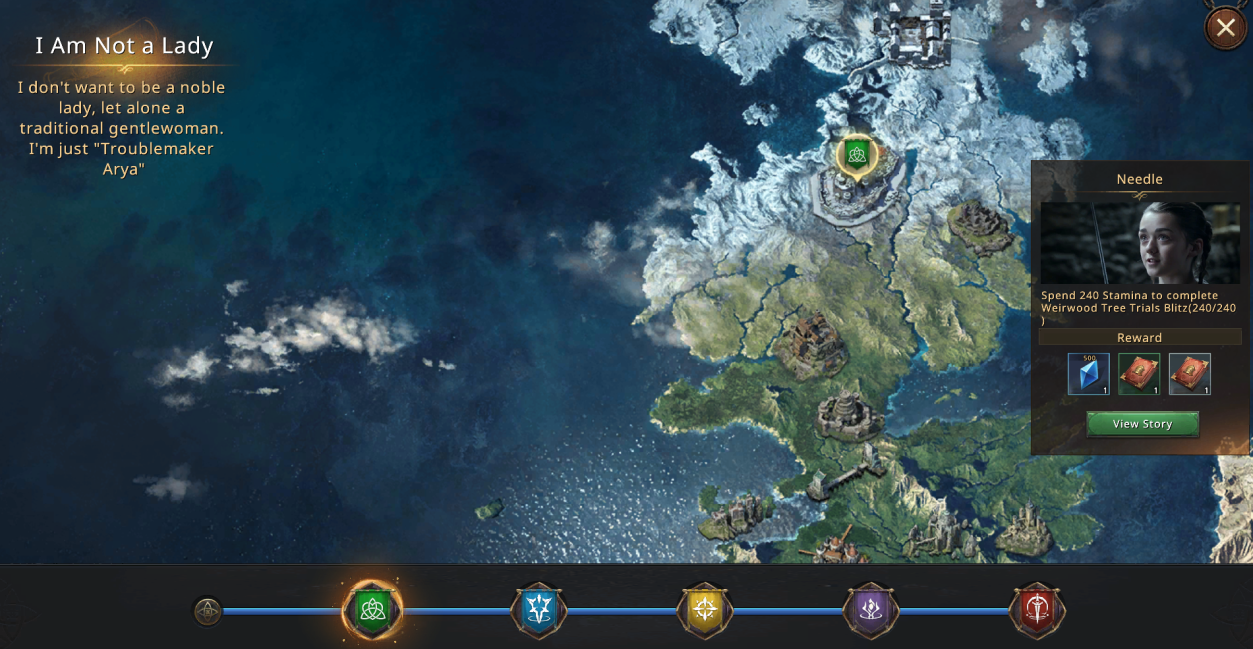Jump to the red chapter emblem
Screen dimensions: 1253x649
[1038, 610]
